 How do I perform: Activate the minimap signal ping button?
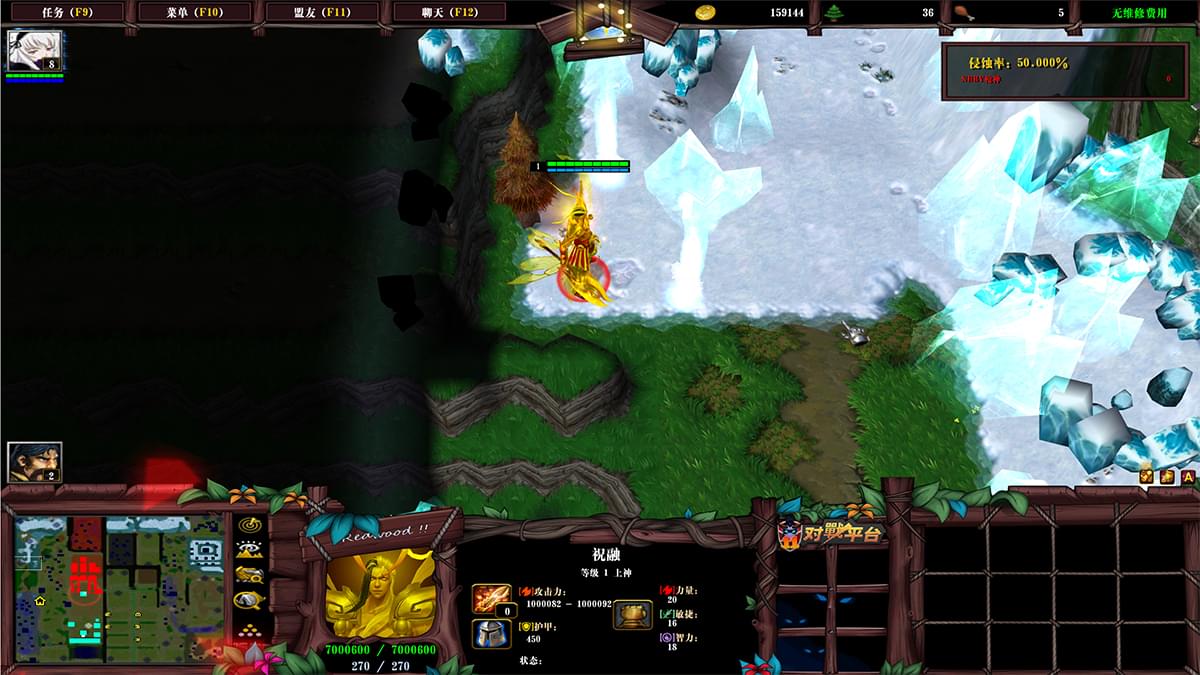pyautogui.click(x=249, y=524)
